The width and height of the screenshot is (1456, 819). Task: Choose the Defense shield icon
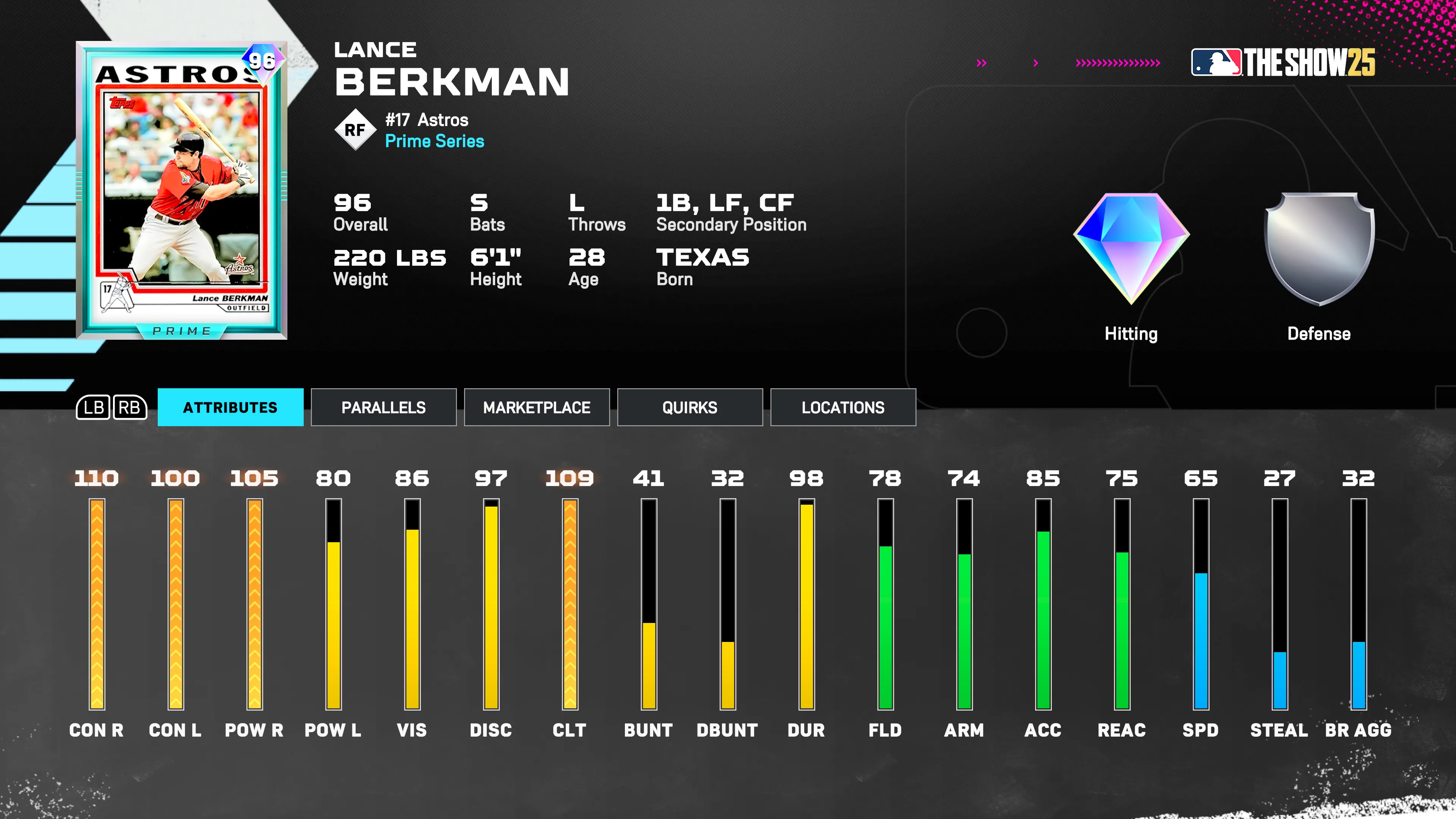point(1319,249)
